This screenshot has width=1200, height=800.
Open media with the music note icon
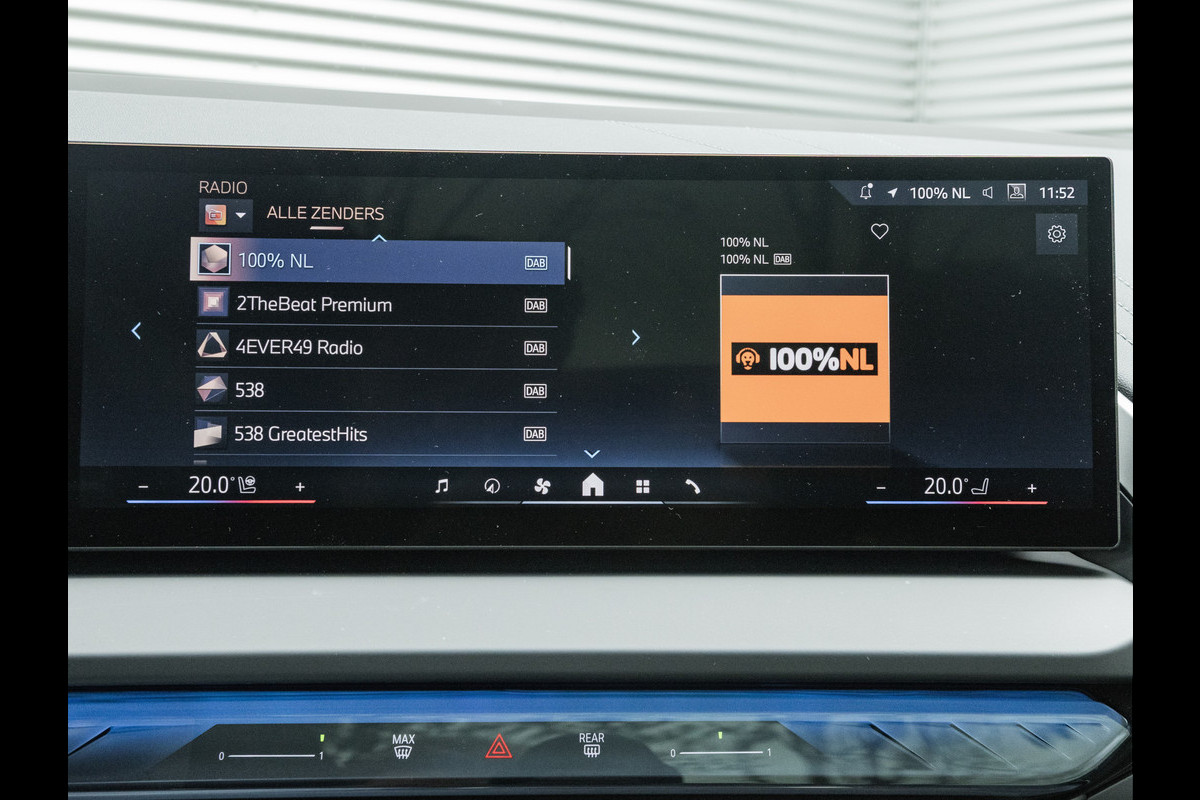coord(441,487)
